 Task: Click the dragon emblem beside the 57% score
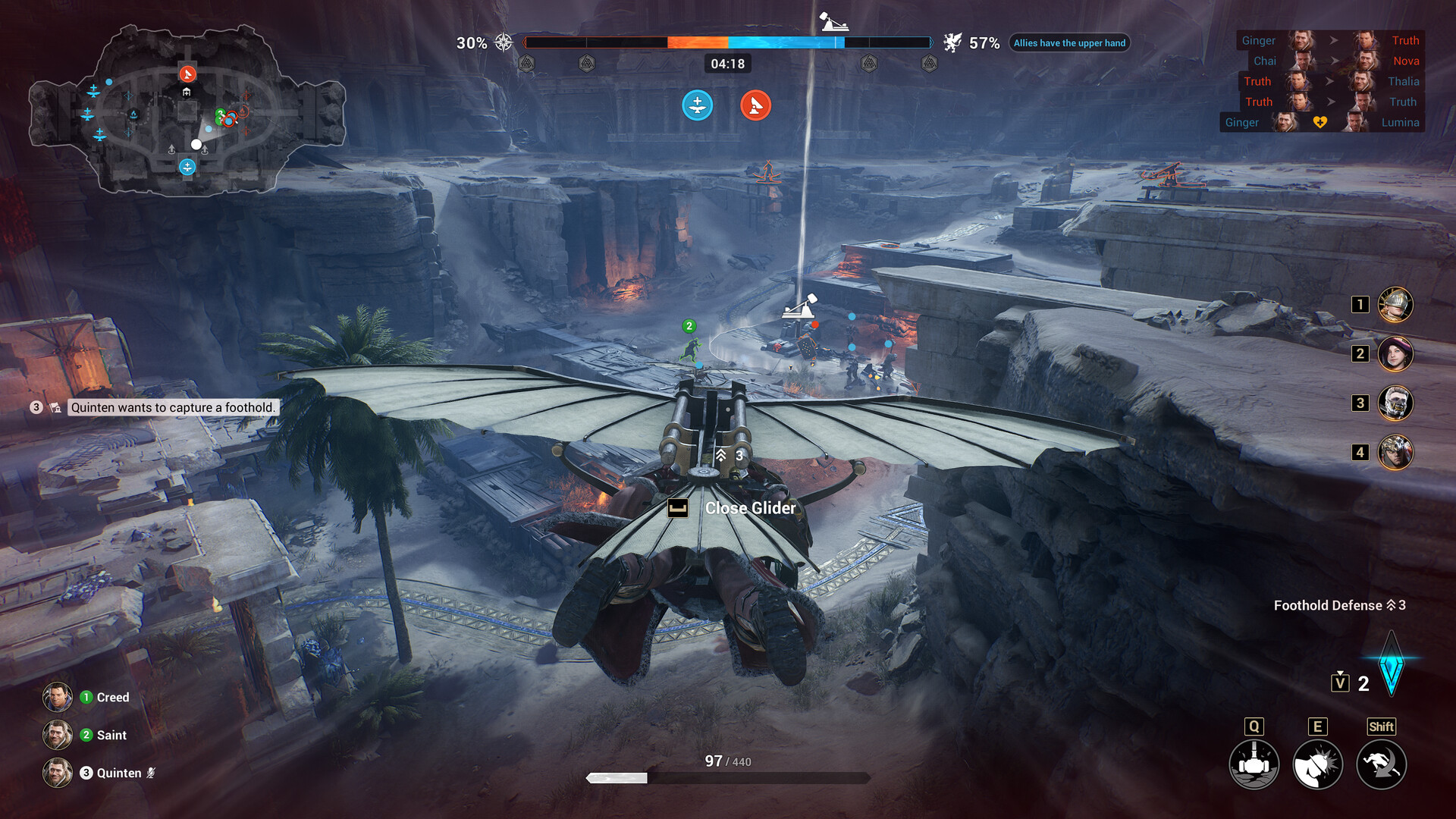(953, 42)
